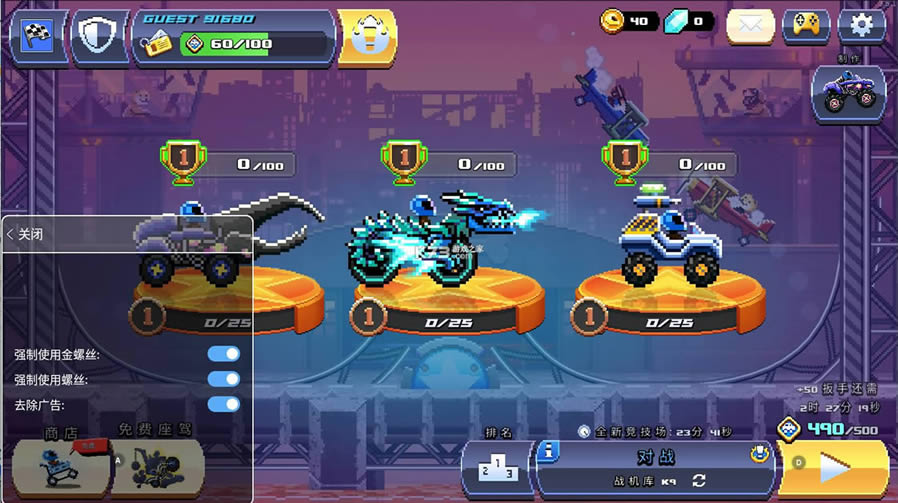The image size is (898, 503).
Task: Open the 制作 monster truck crafting button
Action: 848,93
